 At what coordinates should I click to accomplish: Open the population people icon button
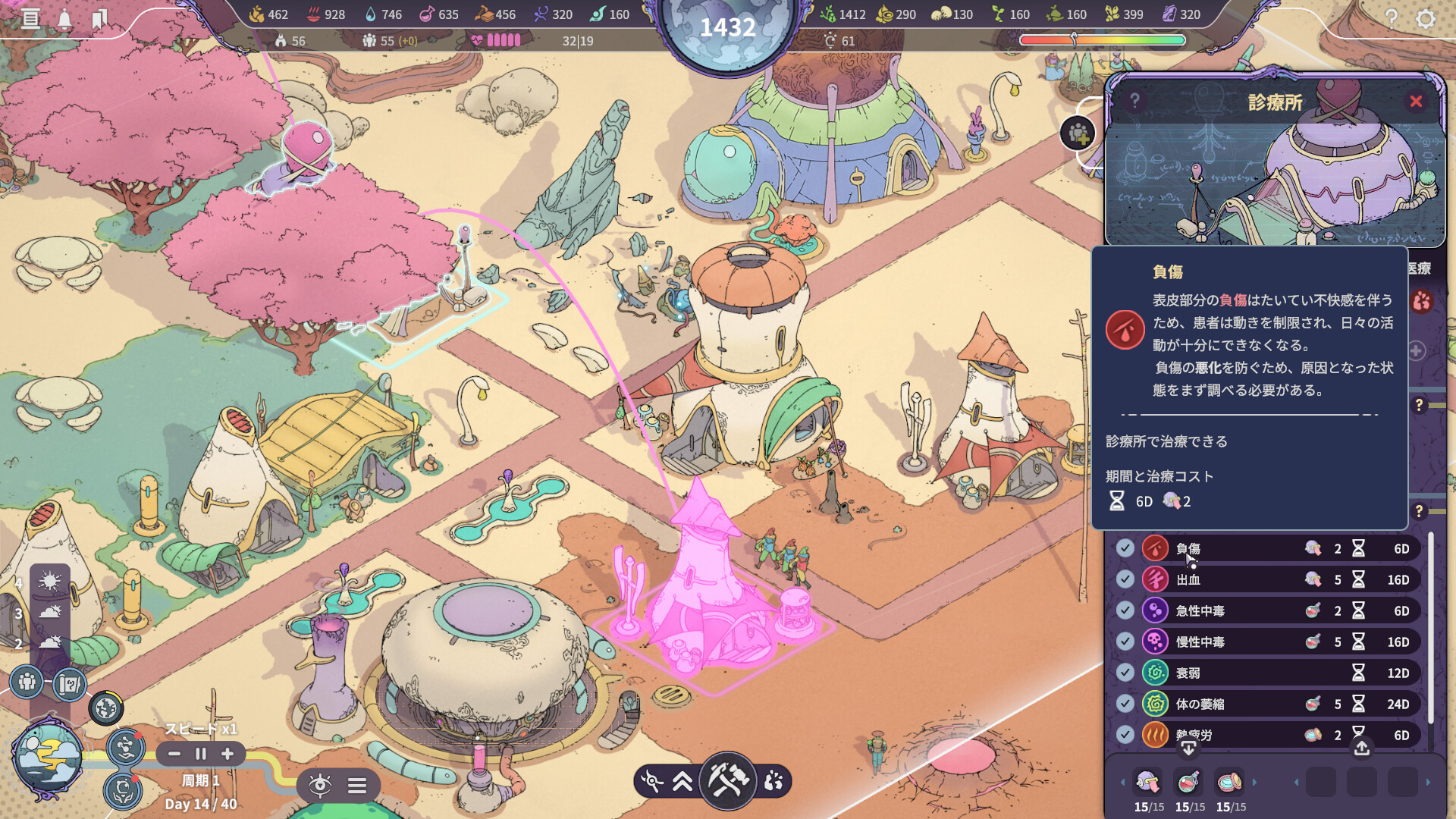click(x=27, y=682)
